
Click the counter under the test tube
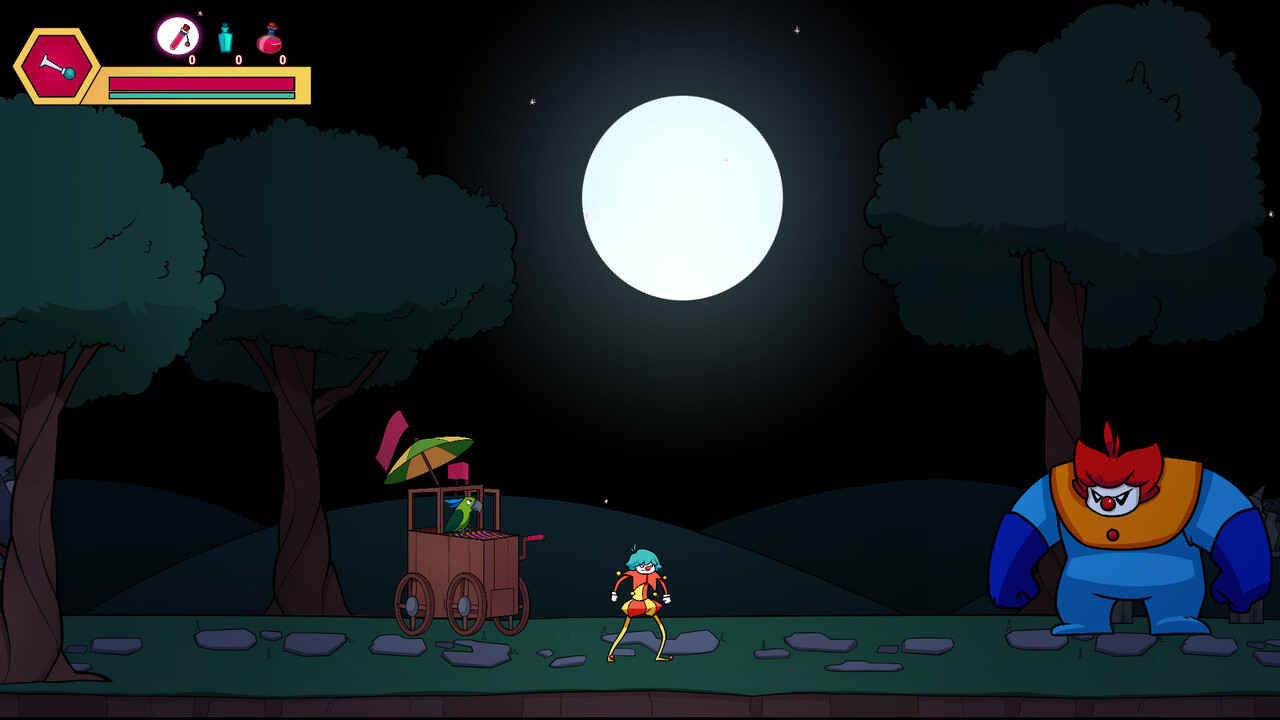click(192, 60)
